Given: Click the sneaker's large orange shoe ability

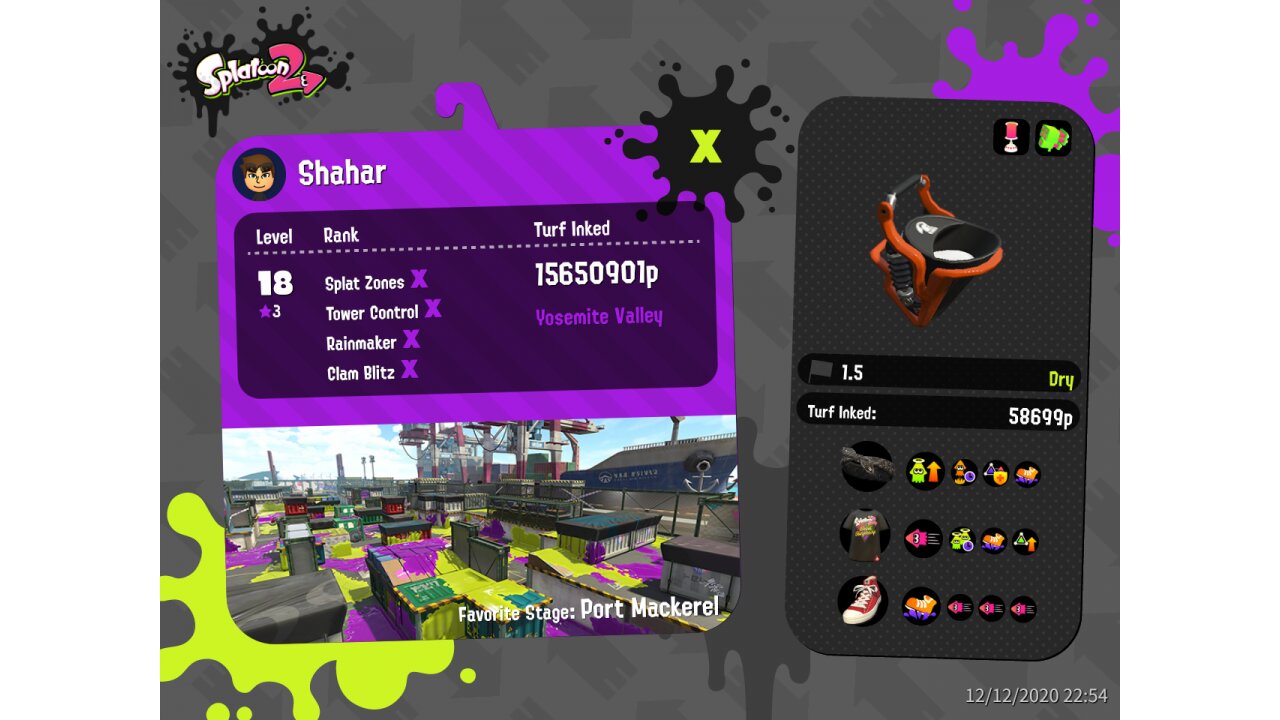Looking at the screenshot, I should click(x=921, y=606).
